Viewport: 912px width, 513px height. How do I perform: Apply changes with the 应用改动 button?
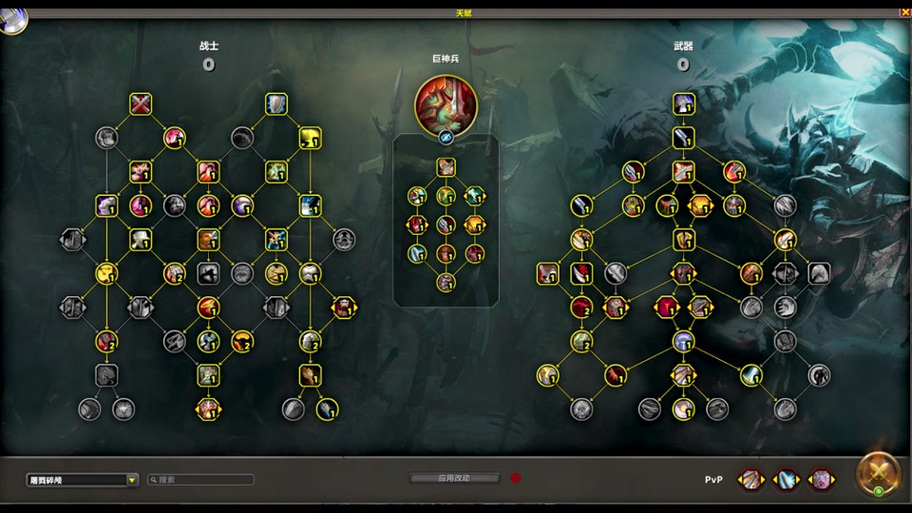[453, 478]
